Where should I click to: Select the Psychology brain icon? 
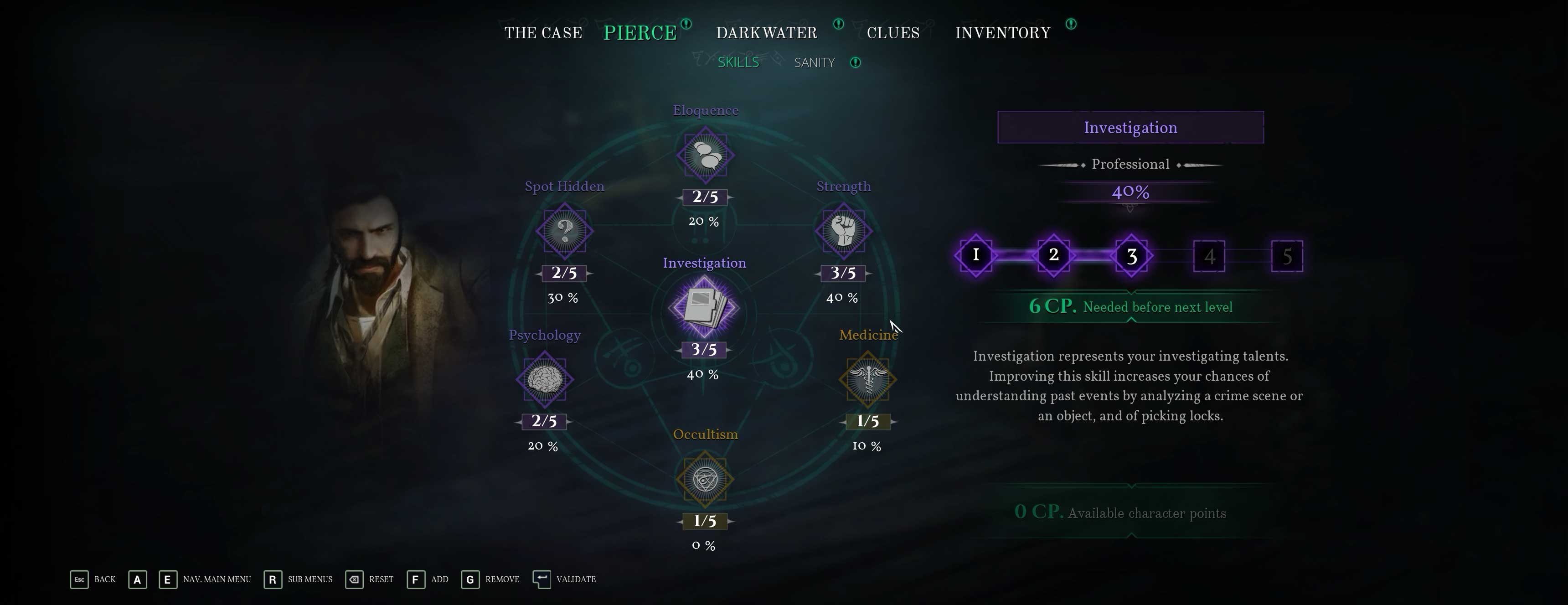pos(544,379)
